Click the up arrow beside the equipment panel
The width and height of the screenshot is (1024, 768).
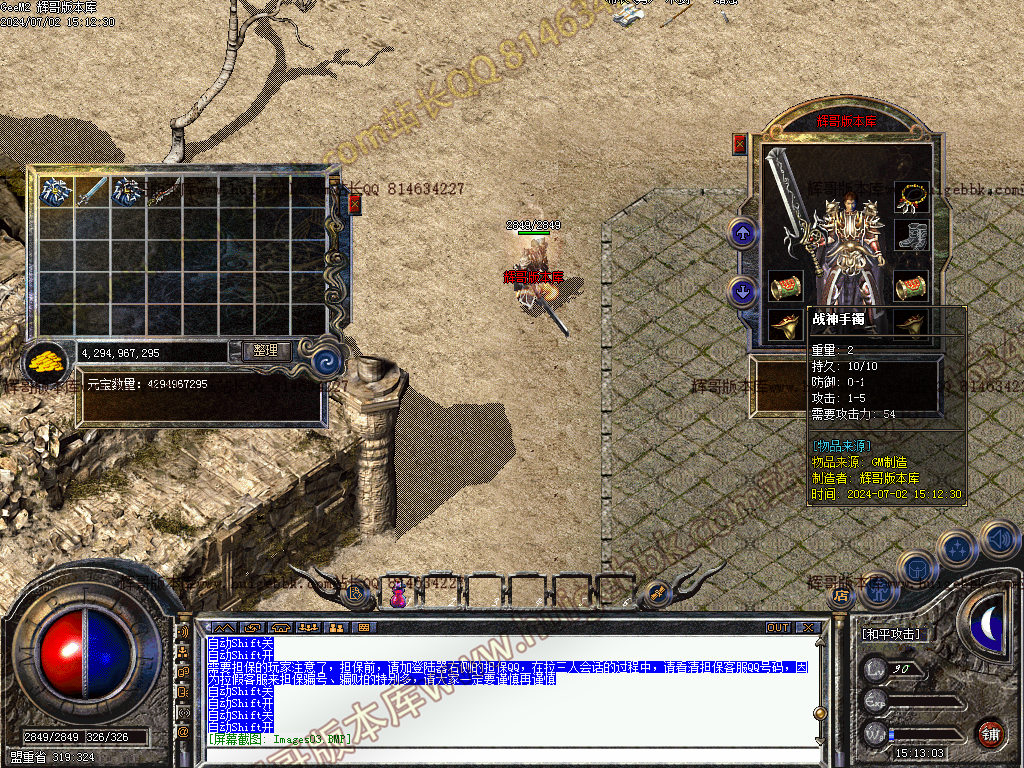[x=742, y=234]
